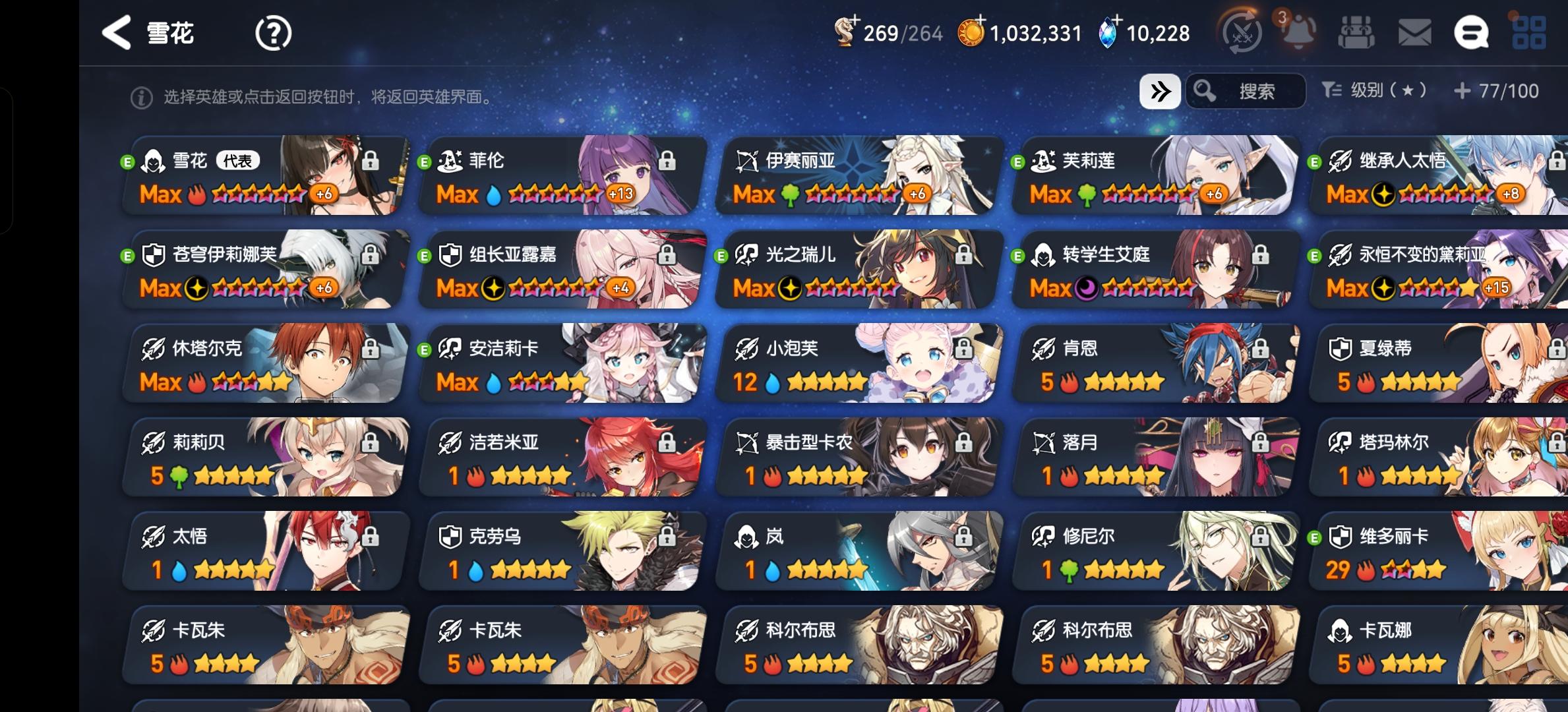Screen dimensions: 1568x712
Task: Toggle the lock on 克劳乌's hero card
Action: pos(666,537)
